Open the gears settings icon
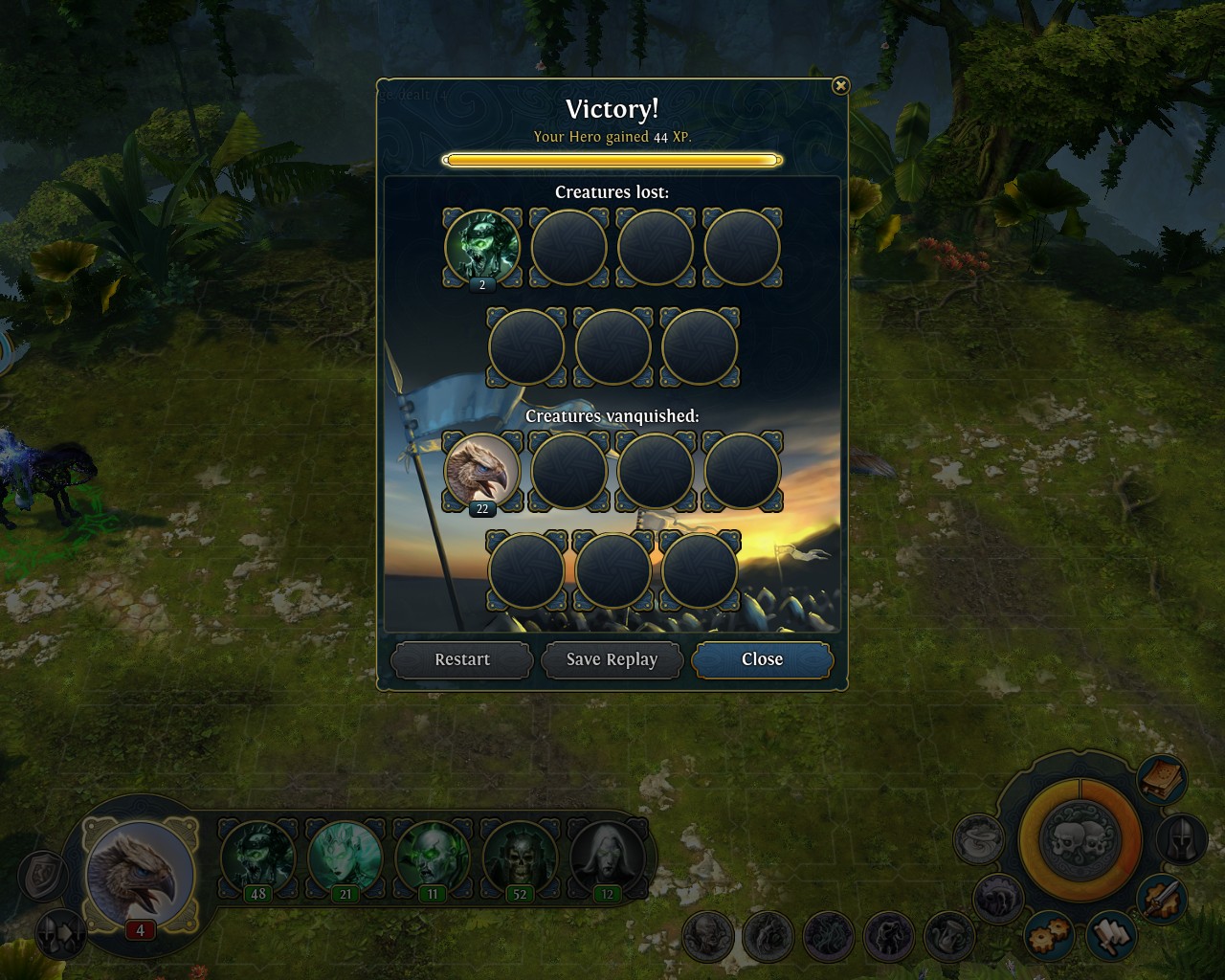 [x=1049, y=936]
